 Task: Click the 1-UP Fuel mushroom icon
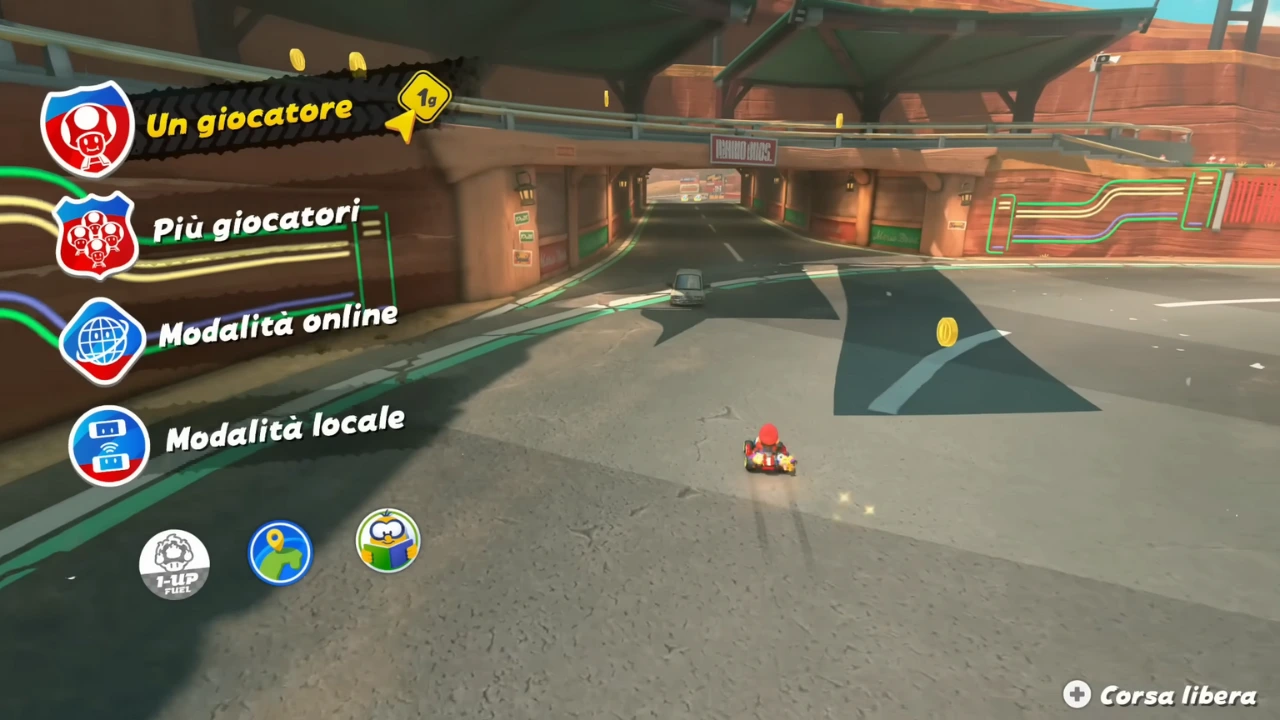point(174,564)
